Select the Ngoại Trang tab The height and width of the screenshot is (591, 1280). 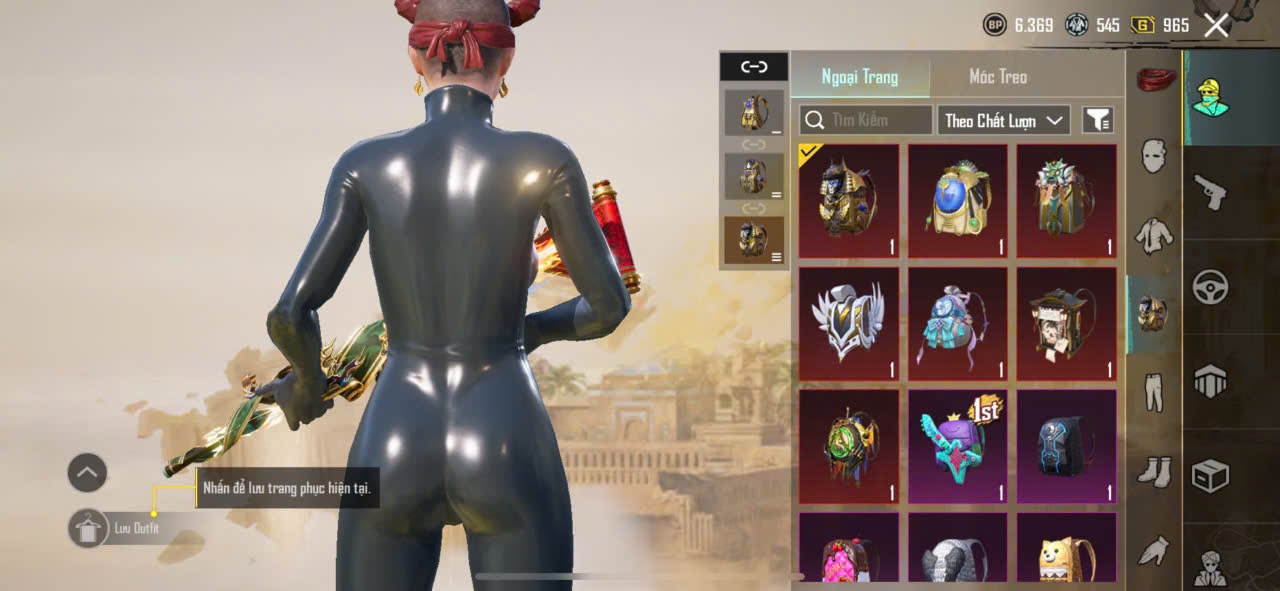click(x=859, y=77)
